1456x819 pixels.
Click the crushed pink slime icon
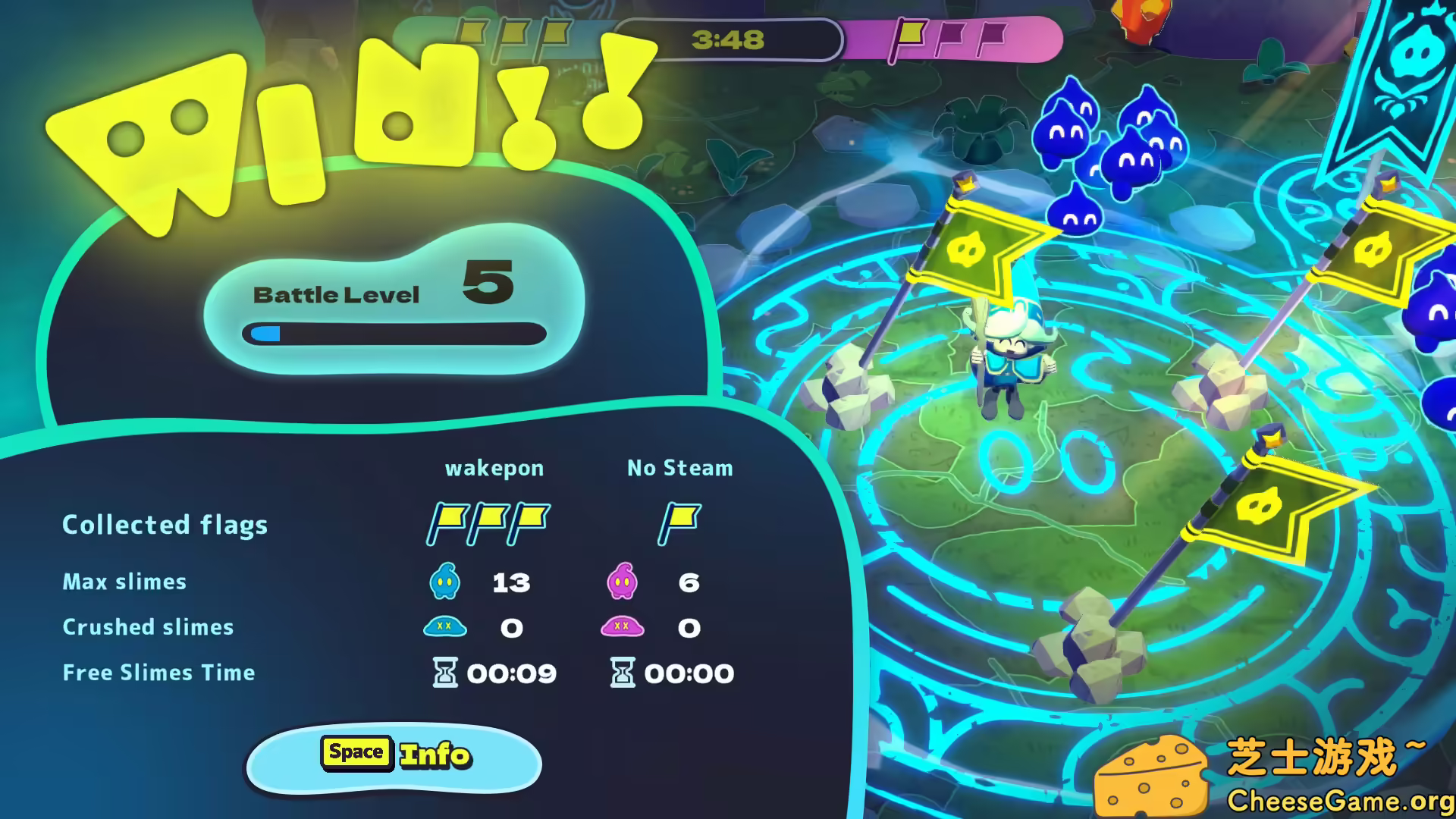pos(622,627)
